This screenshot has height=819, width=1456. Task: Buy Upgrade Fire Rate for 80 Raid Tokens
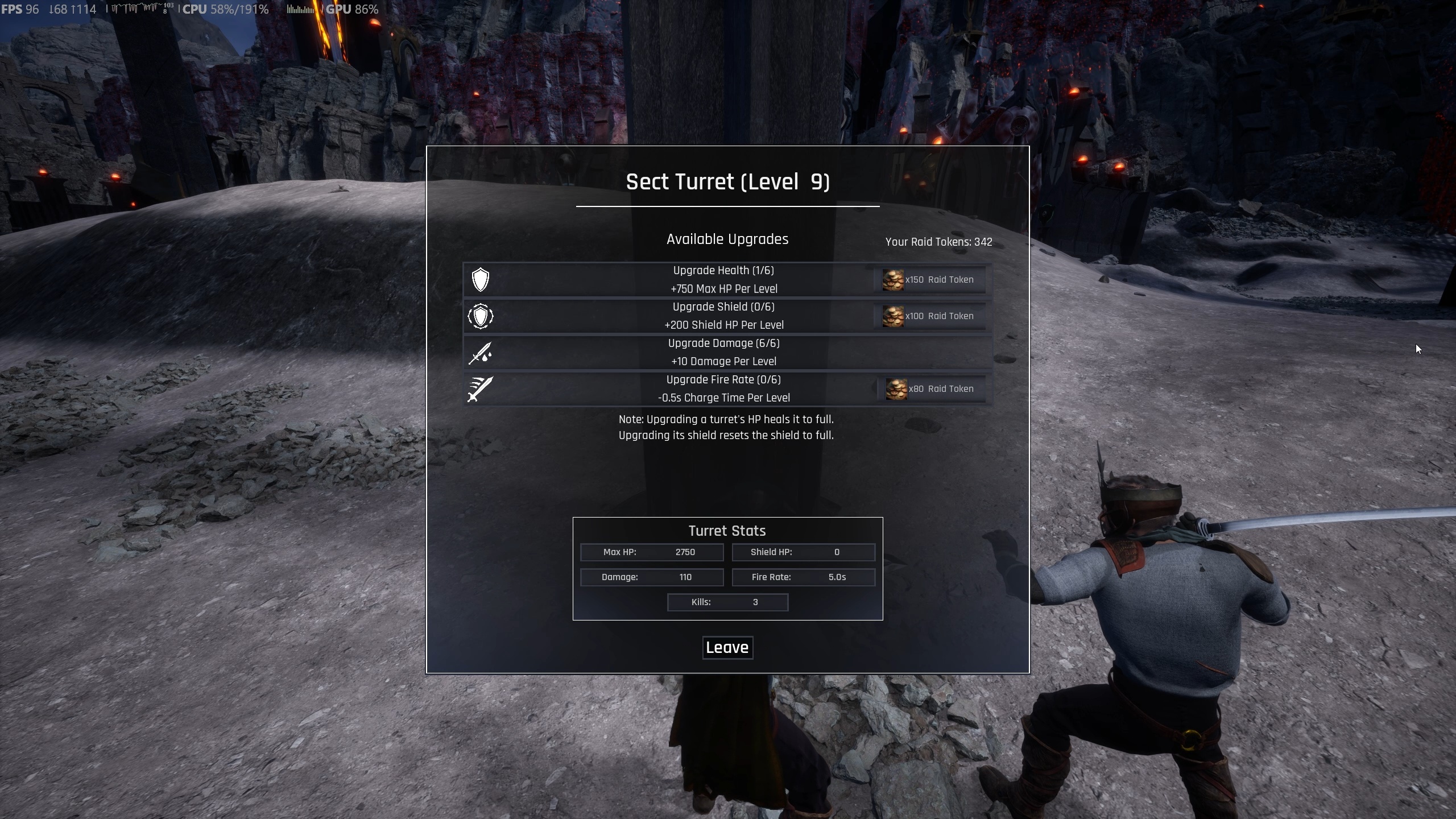coord(931,389)
